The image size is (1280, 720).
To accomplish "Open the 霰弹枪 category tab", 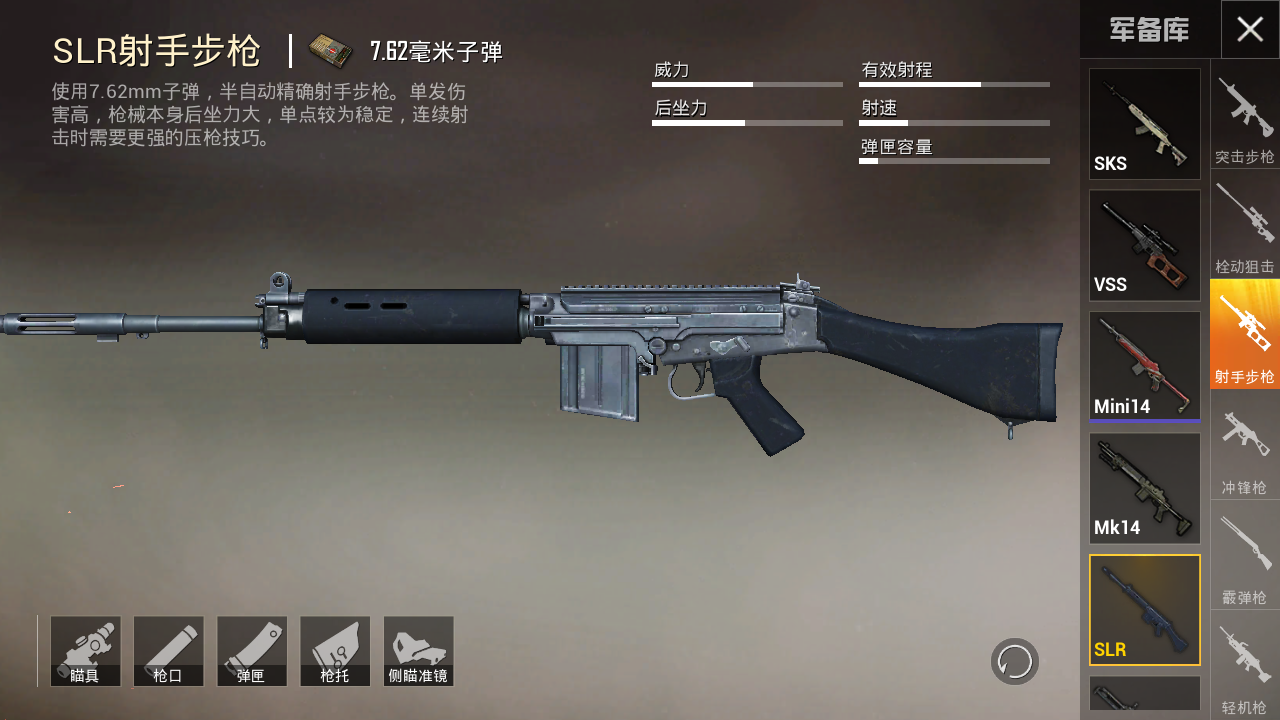I will [1245, 556].
